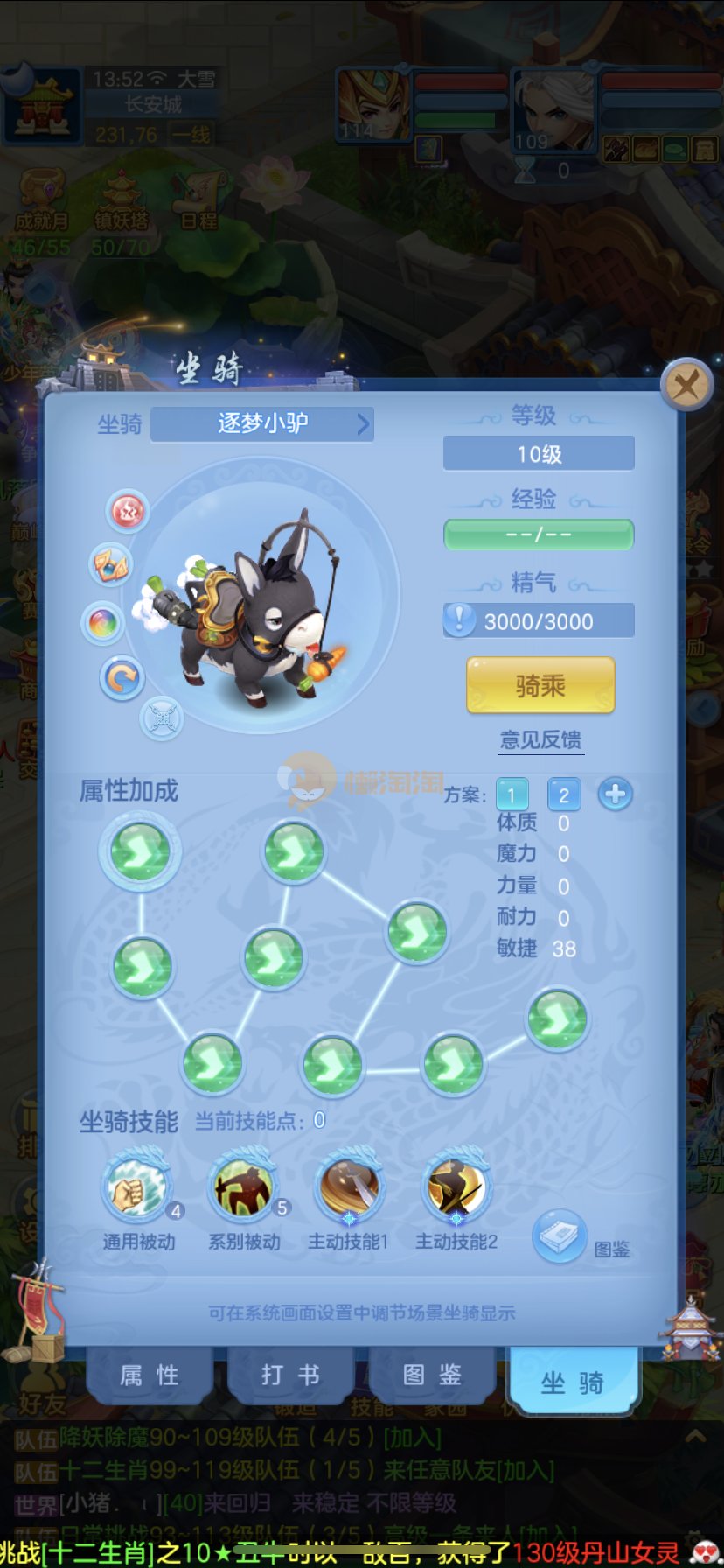This screenshot has width=724, height=1568.
Task: Select the 通用被动 skill icon
Action: tap(138, 1188)
